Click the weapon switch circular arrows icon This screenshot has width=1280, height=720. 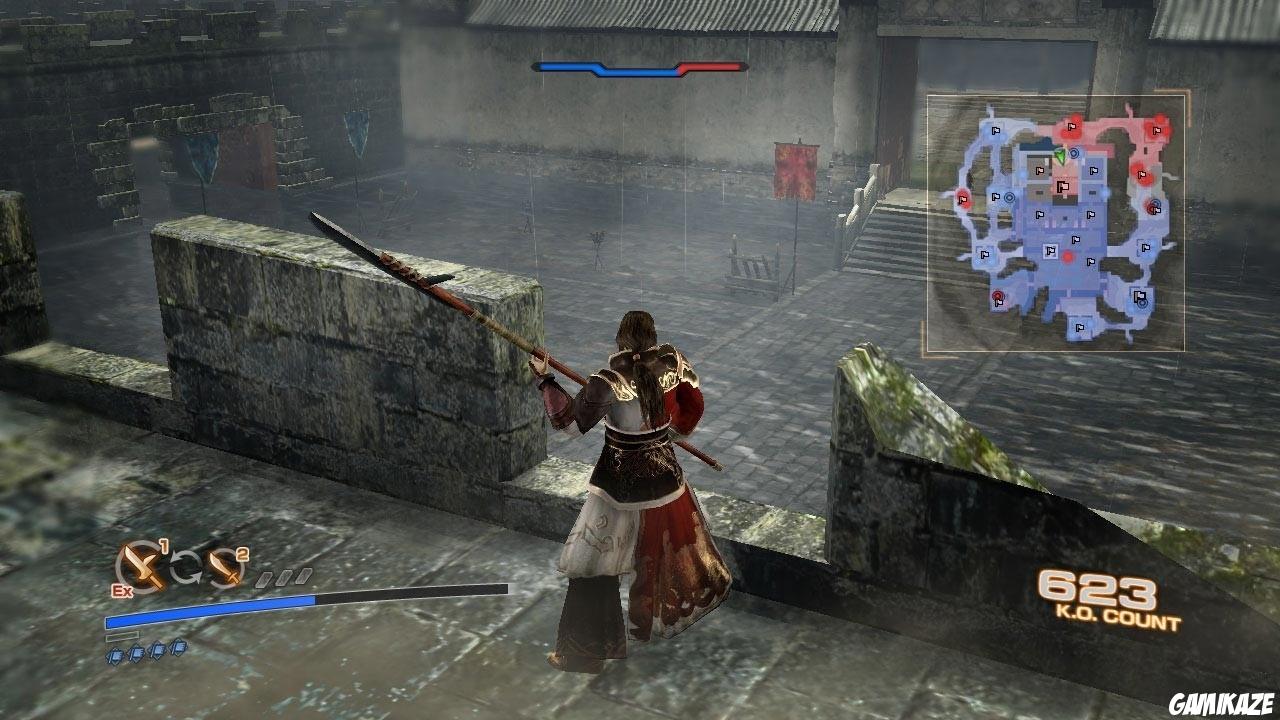click(187, 565)
